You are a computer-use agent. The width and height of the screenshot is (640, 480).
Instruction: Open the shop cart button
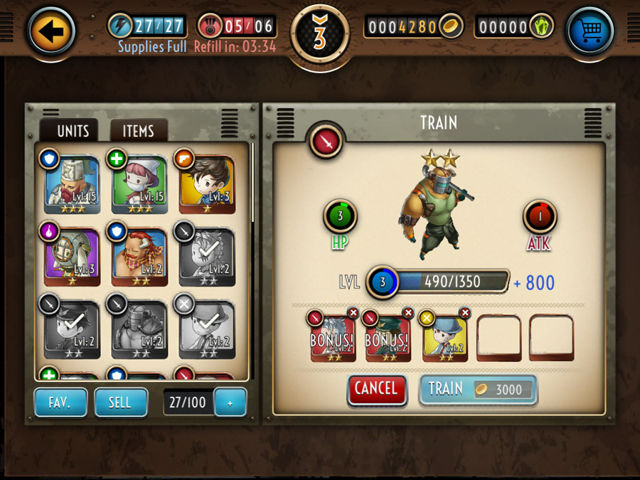point(589,31)
